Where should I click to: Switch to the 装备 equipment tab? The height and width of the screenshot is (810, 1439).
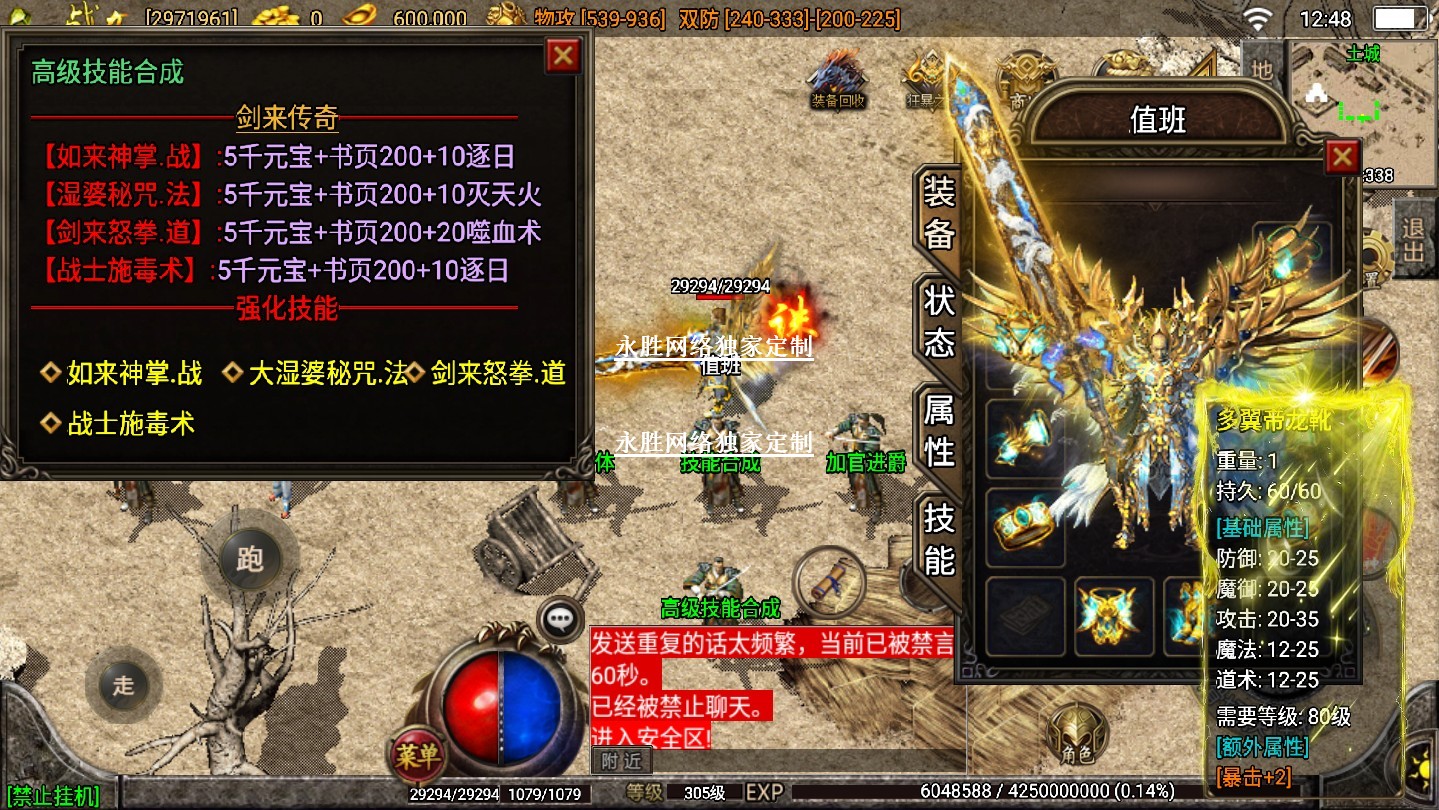pyautogui.click(x=938, y=213)
